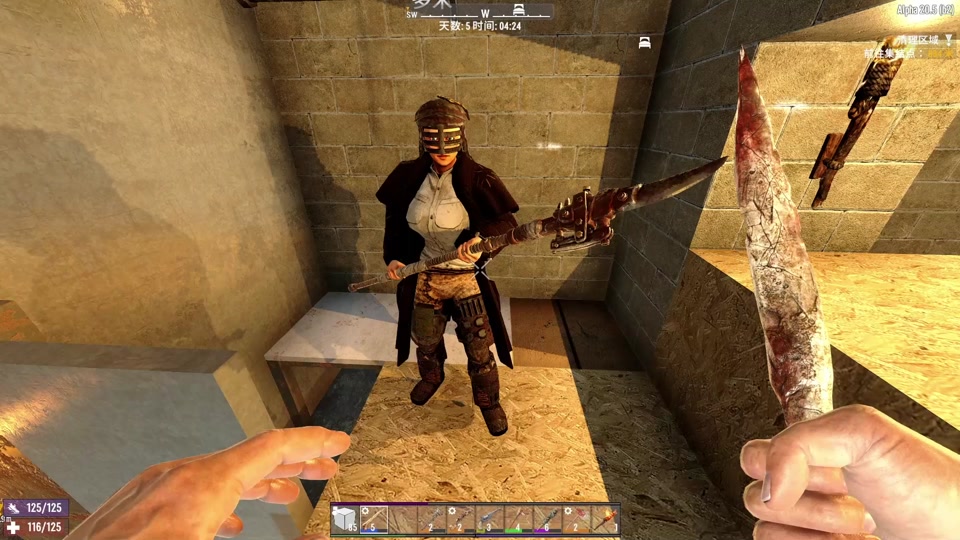Select the white block stack in the hotbar
This screenshot has height=540, width=960.
click(x=345, y=519)
